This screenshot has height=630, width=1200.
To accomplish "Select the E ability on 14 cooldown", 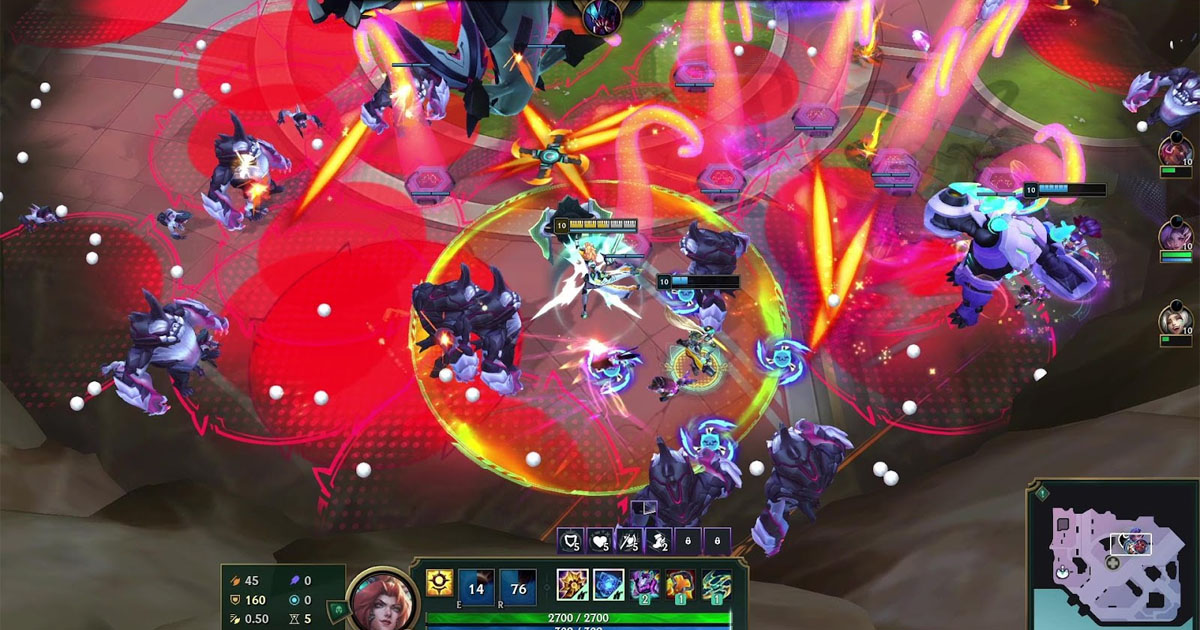I will tap(476, 587).
